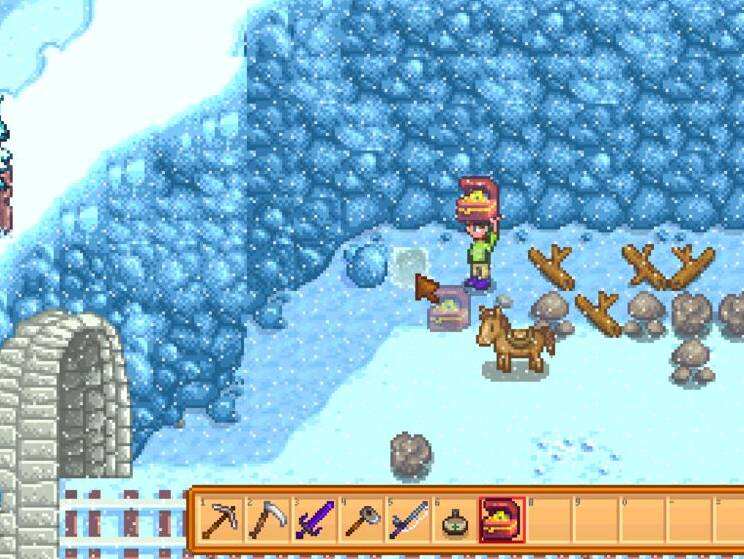Image resolution: width=744 pixels, height=559 pixels.
Task: Choose the scythe hotbar slot
Action: pos(266,519)
